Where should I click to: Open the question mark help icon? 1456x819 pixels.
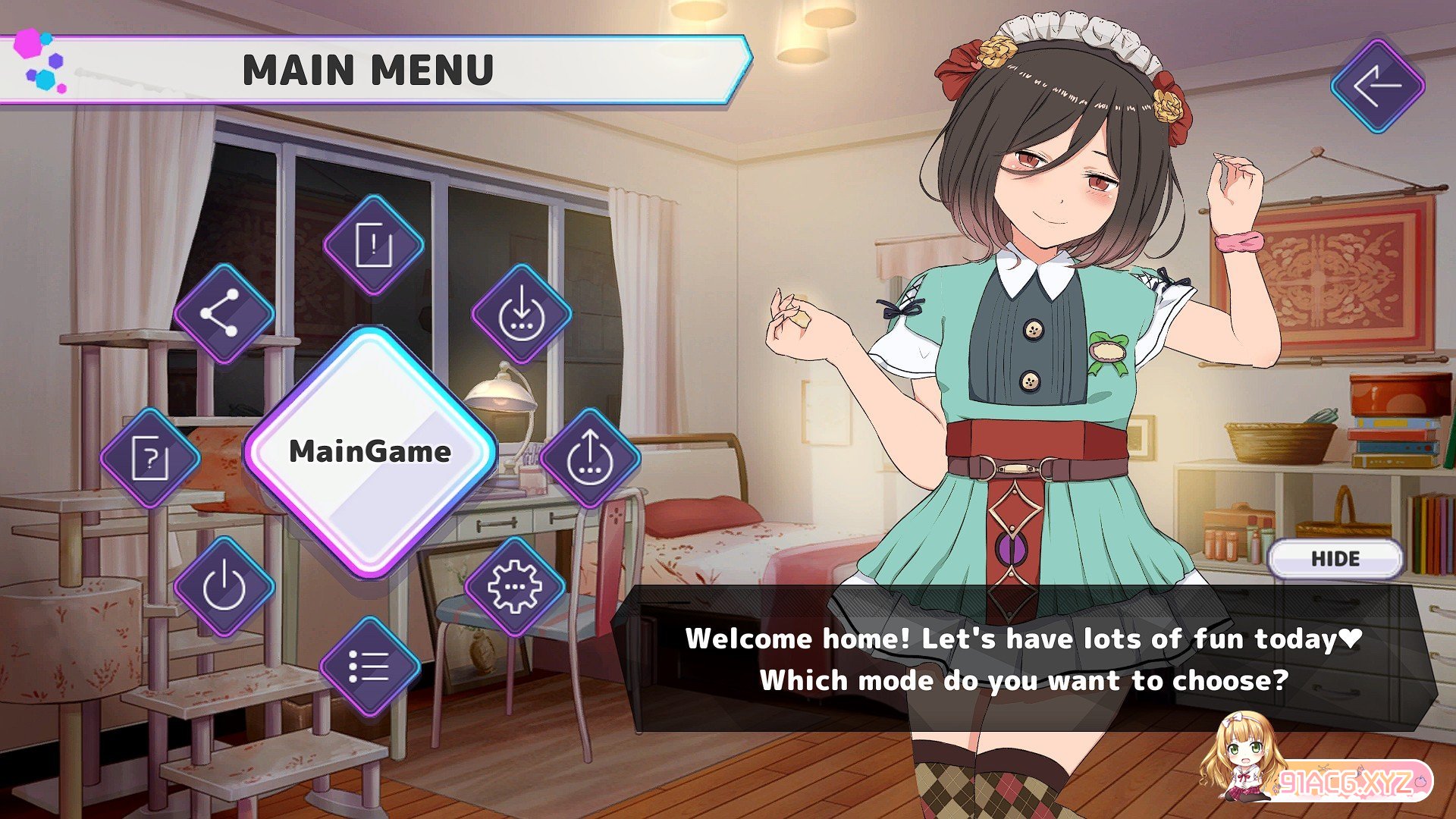[x=150, y=457]
